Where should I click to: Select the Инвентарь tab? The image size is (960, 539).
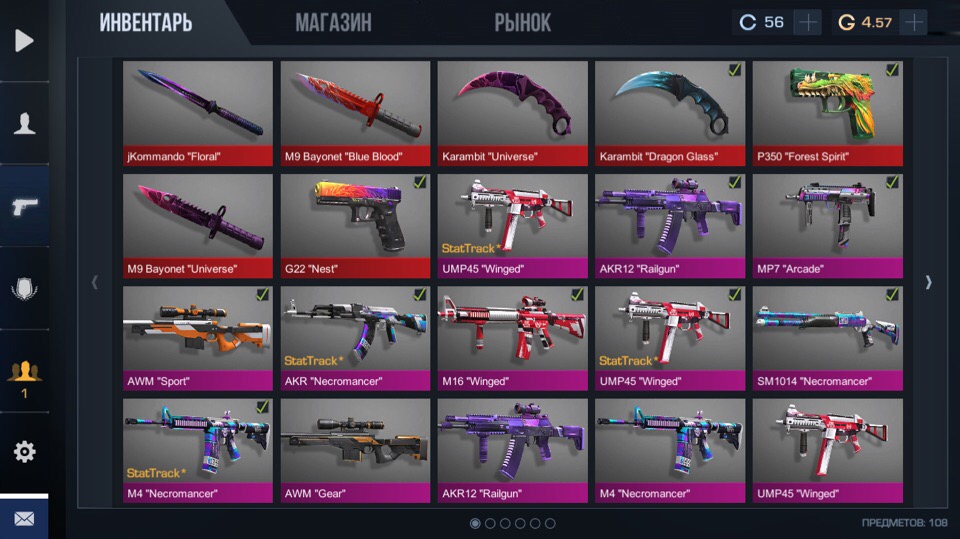coord(146,22)
